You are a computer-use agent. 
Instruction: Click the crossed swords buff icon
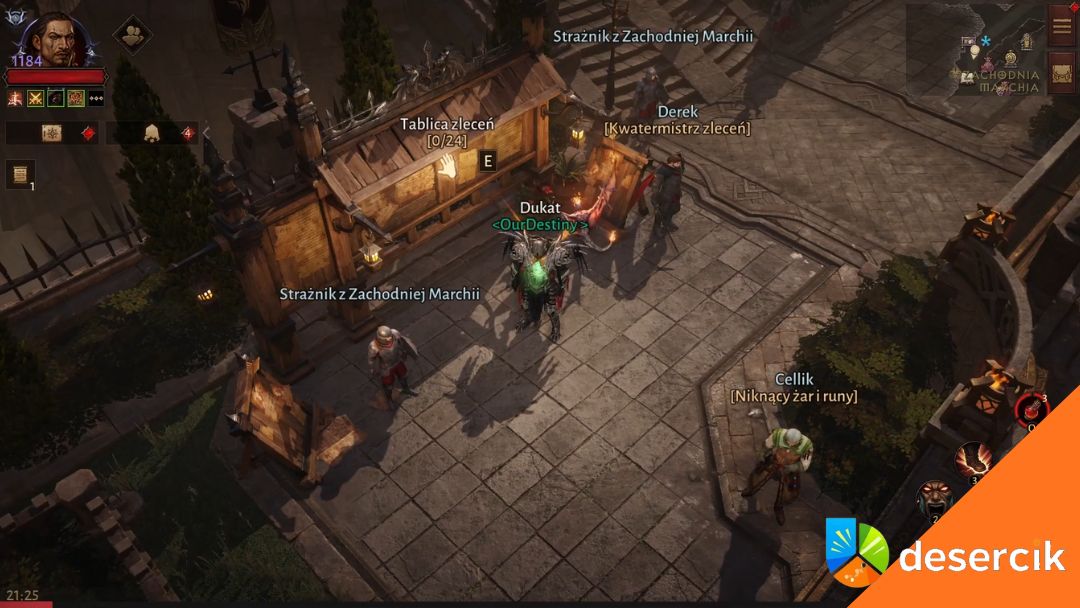(x=36, y=98)
